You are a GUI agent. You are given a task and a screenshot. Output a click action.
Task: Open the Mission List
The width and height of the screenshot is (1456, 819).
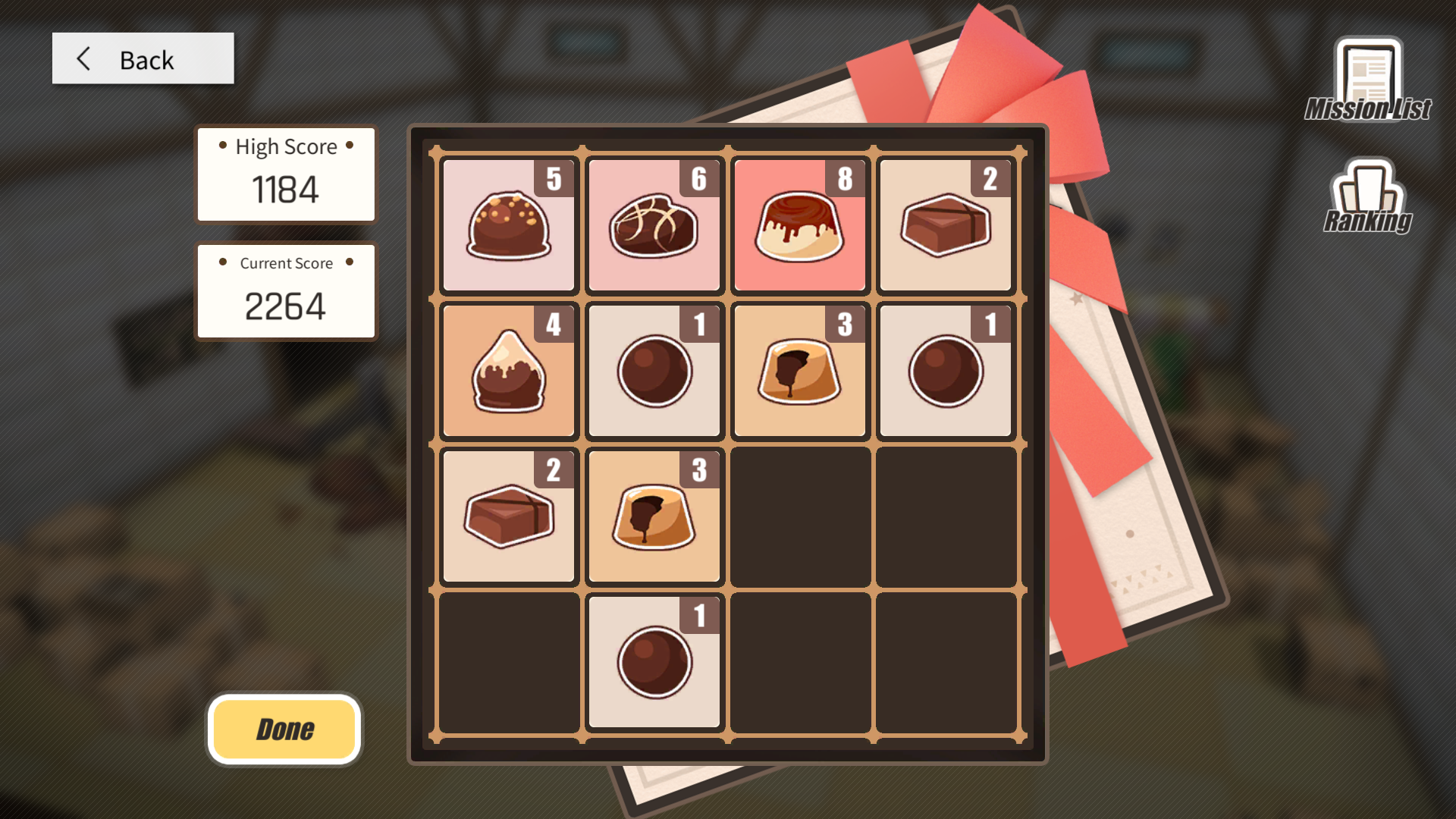pyautogui.click(x=1368, y=80)
